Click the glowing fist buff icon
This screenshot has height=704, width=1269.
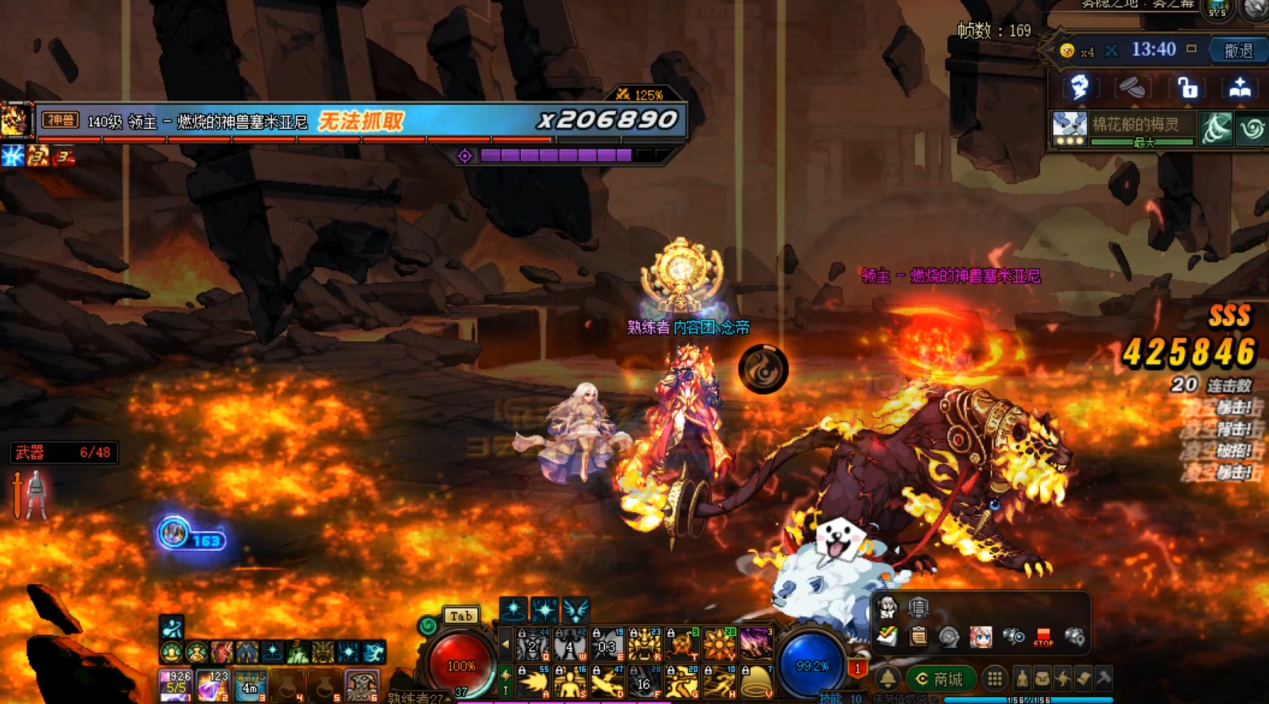[1079, 88]
